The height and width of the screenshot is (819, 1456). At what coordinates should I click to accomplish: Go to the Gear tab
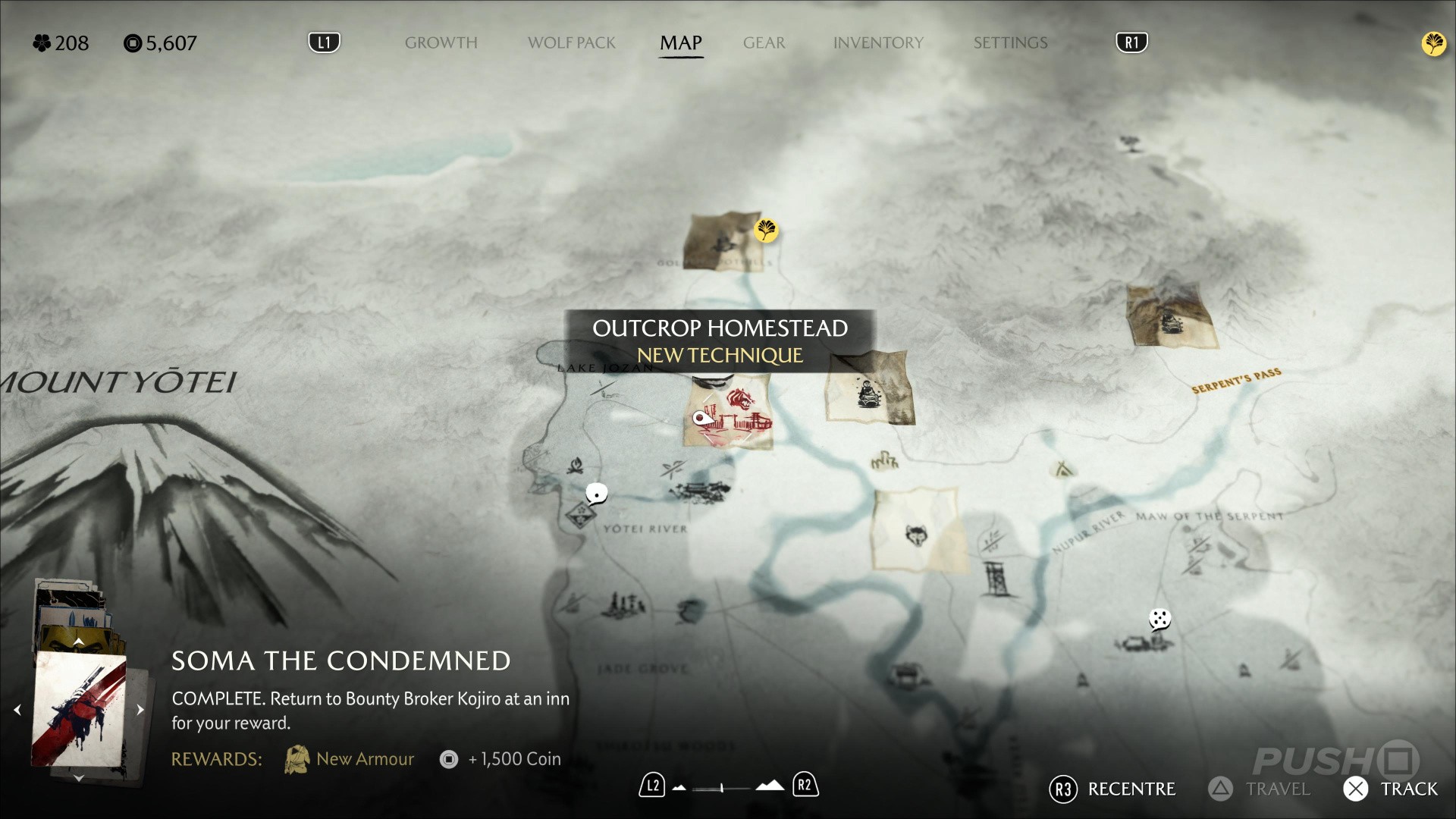pyautogui.click(x=764, y=43)
